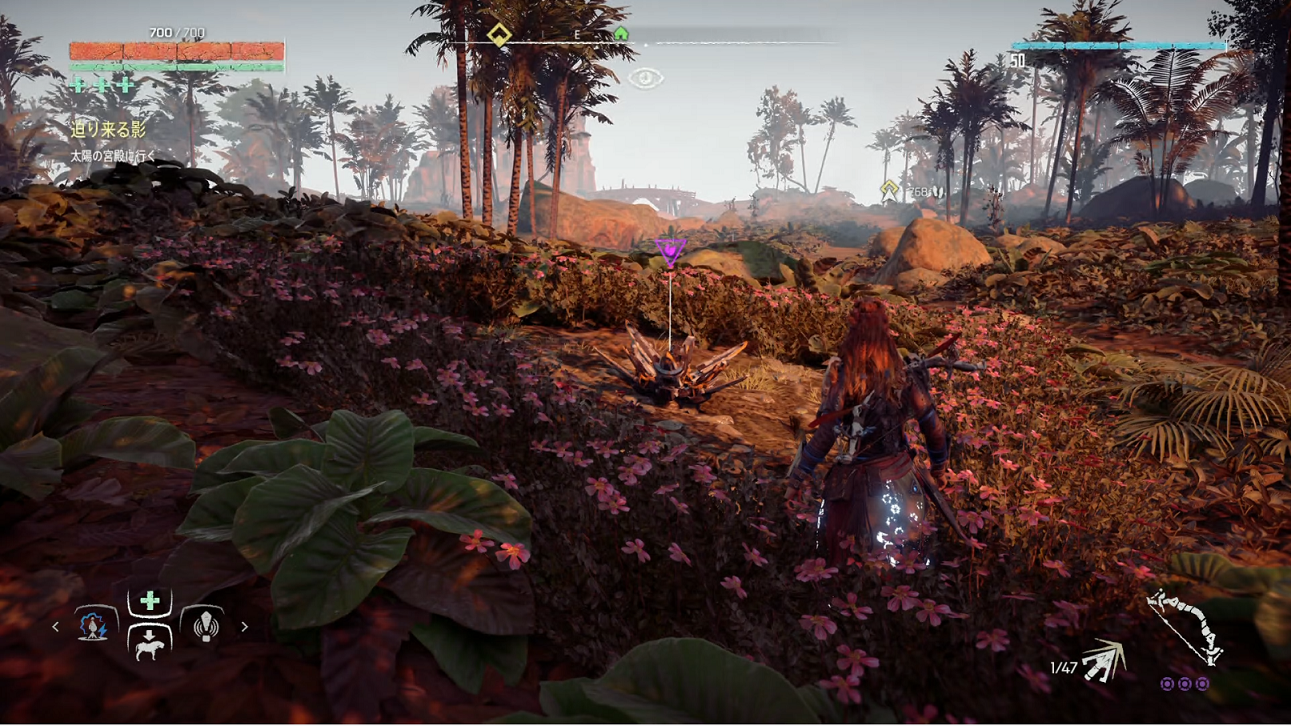Screen dimensions: 1291x726
Task: Select the lure call item slot
Action: (206, 625)
